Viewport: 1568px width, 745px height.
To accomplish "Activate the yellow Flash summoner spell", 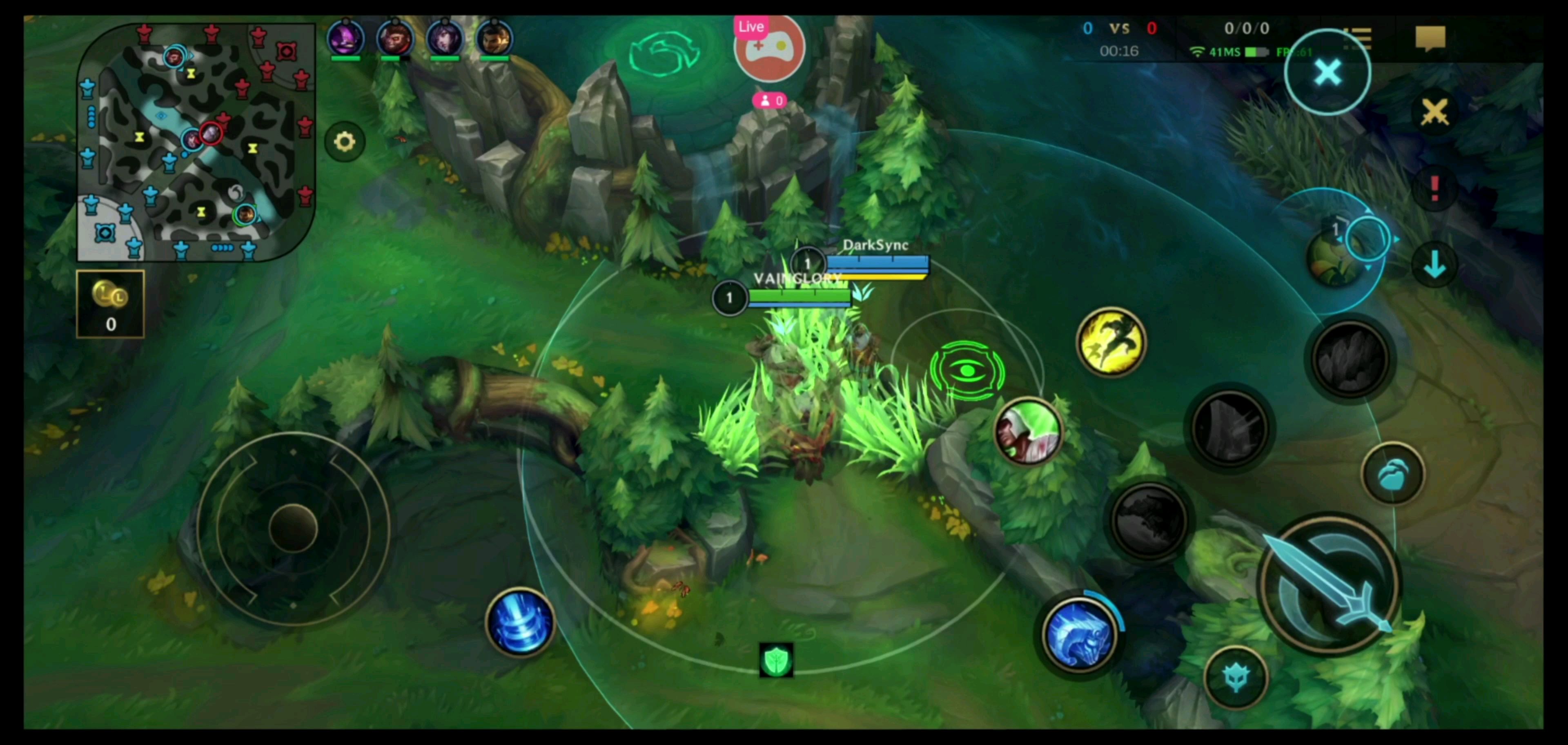I will 1111,341.
